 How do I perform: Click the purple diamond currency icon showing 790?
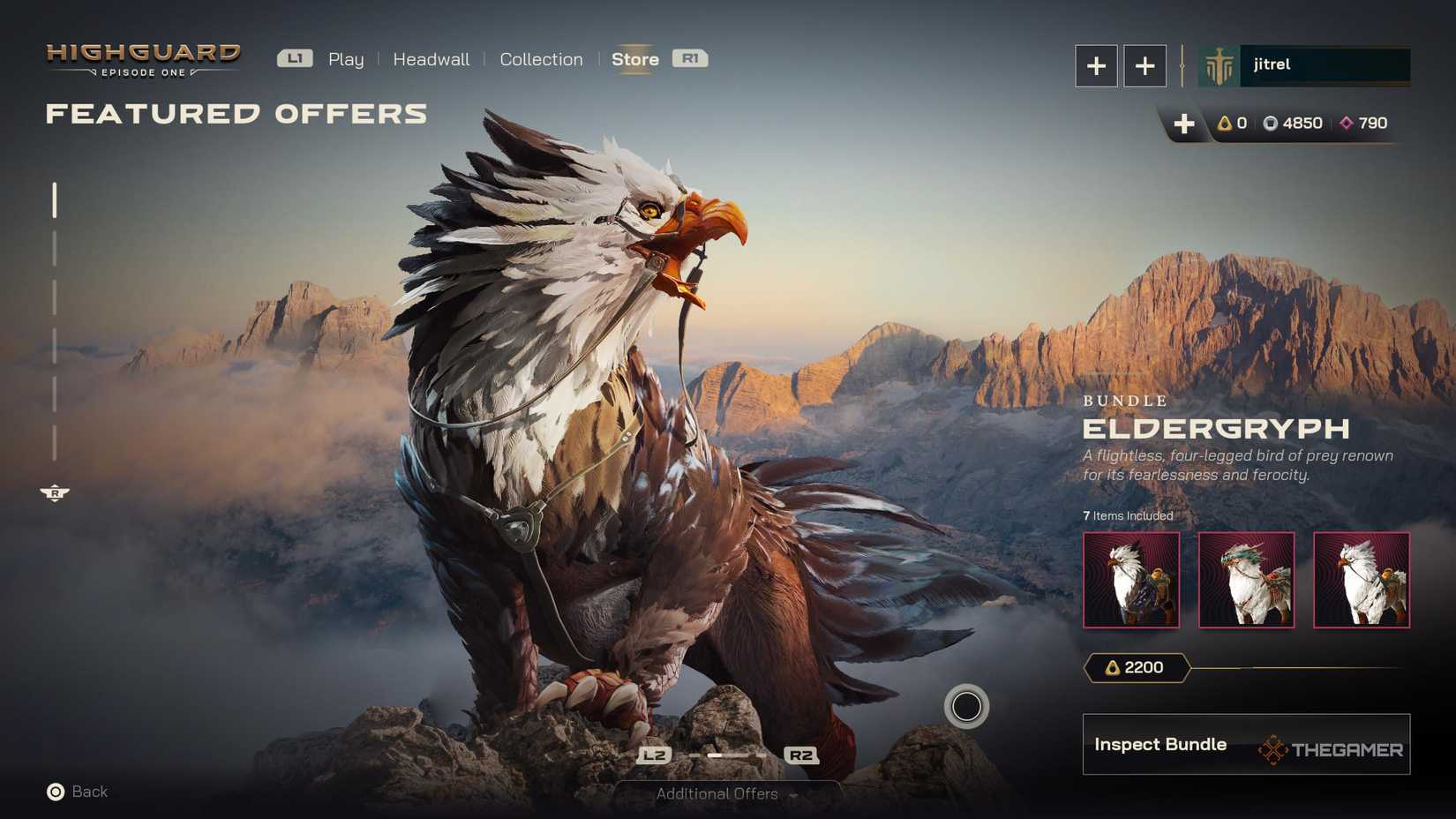[x=1346, y=124]
